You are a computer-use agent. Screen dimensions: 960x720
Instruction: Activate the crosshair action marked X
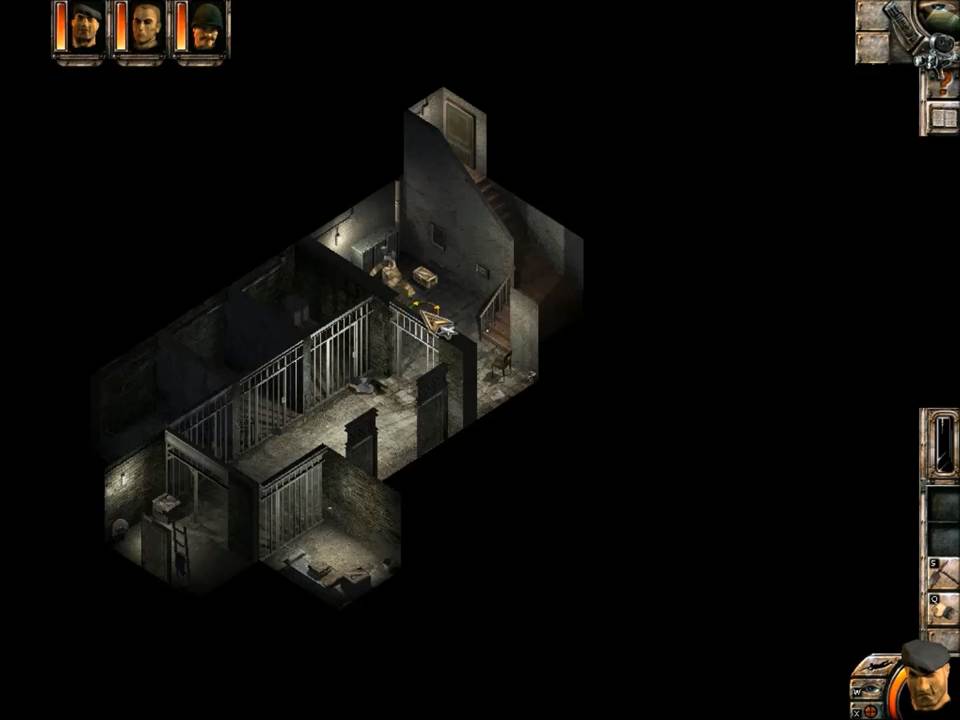870,710
